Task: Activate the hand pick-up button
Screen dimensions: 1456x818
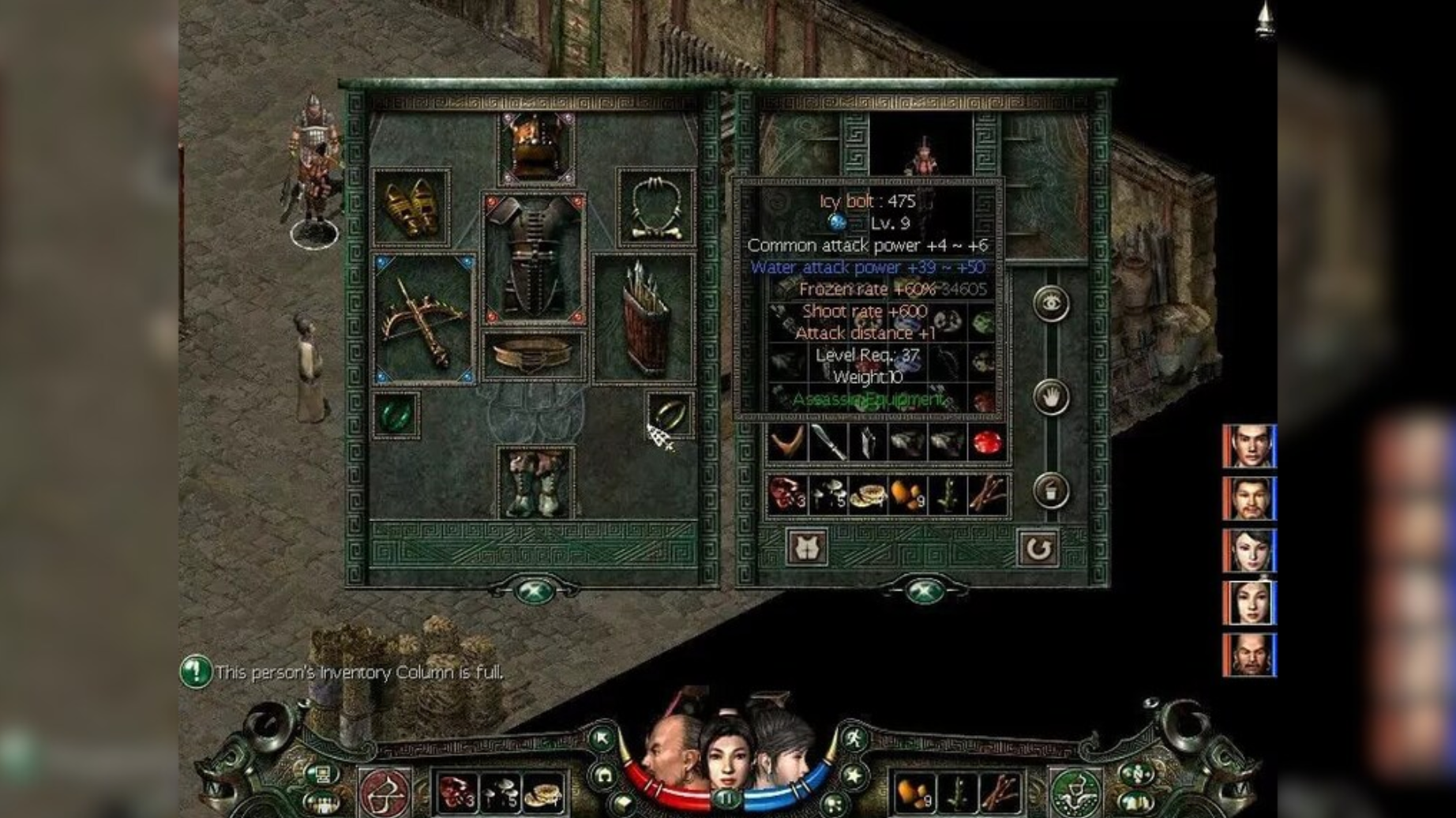Action: [1051, 397]
